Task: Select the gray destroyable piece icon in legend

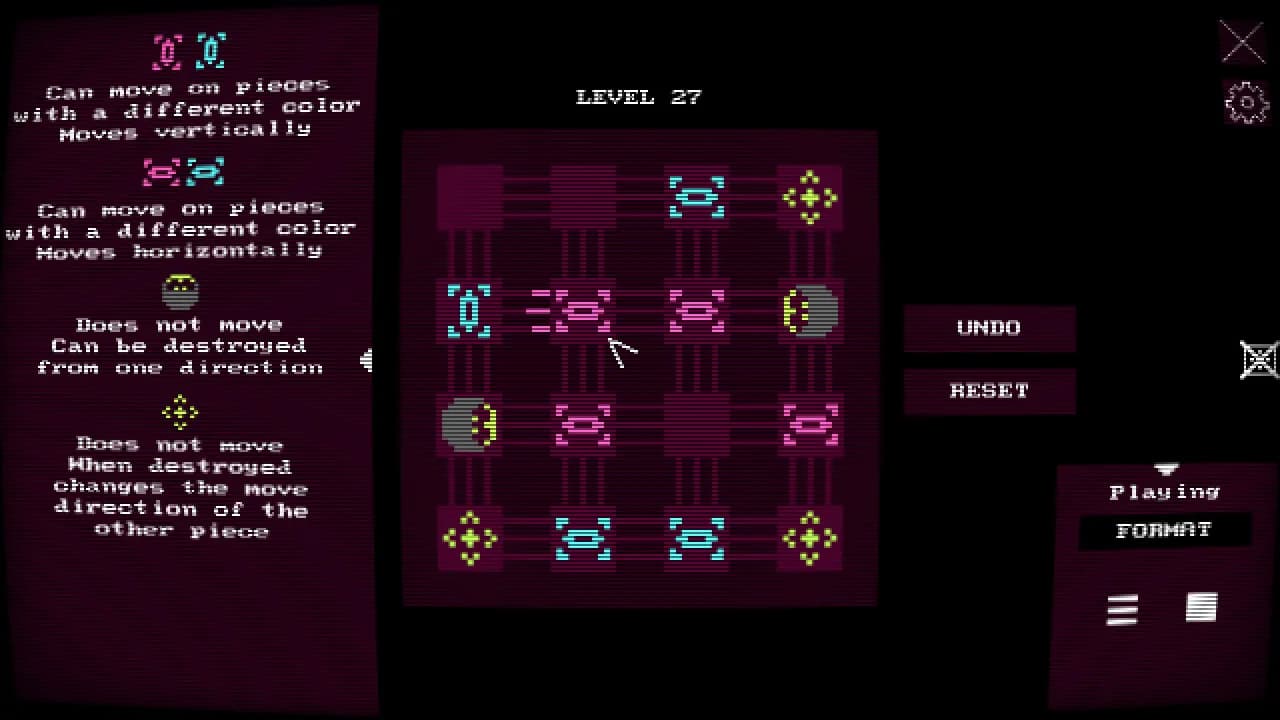Action: [181, 291]
